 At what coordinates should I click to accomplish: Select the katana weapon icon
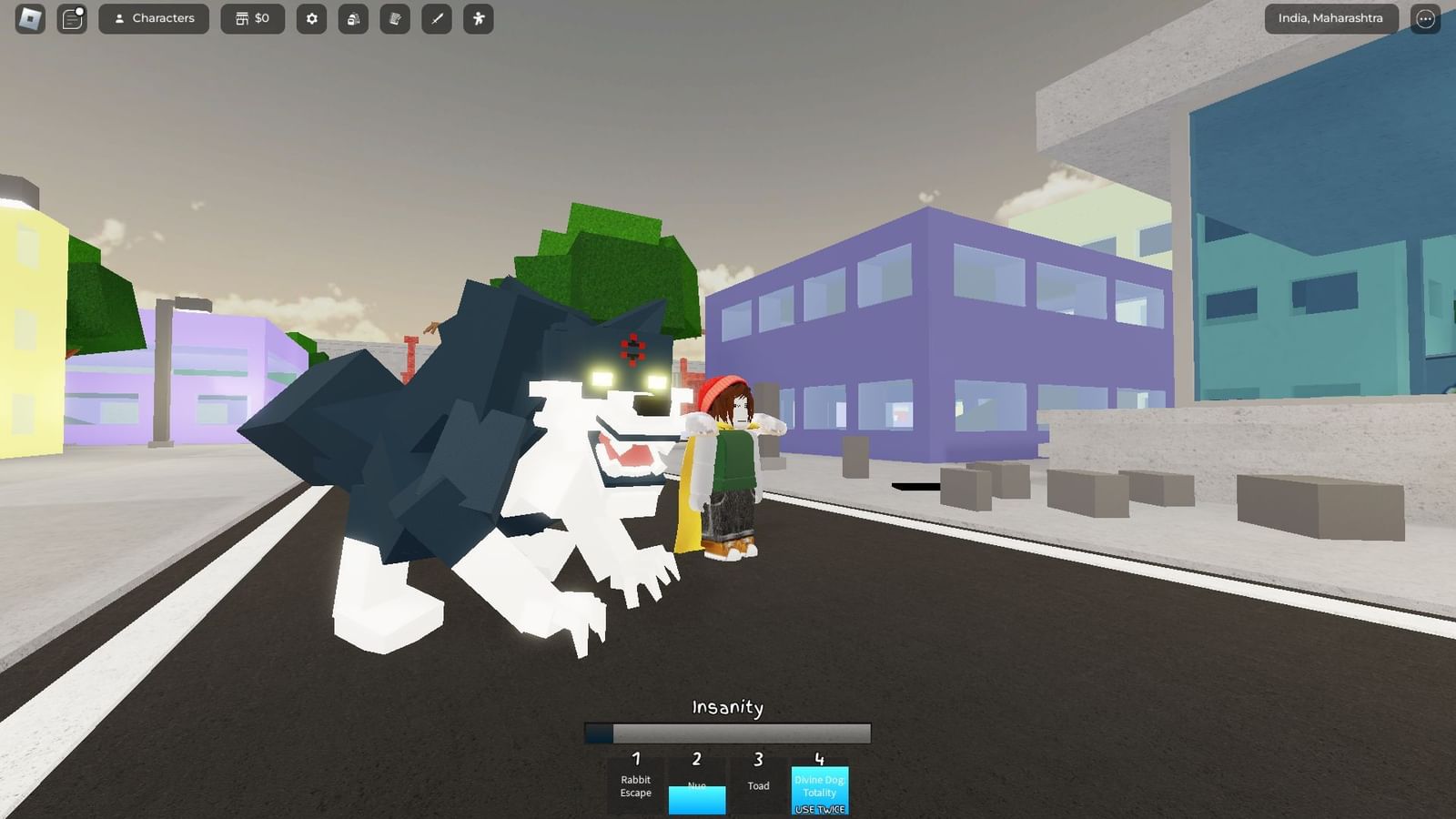(436, 18)
